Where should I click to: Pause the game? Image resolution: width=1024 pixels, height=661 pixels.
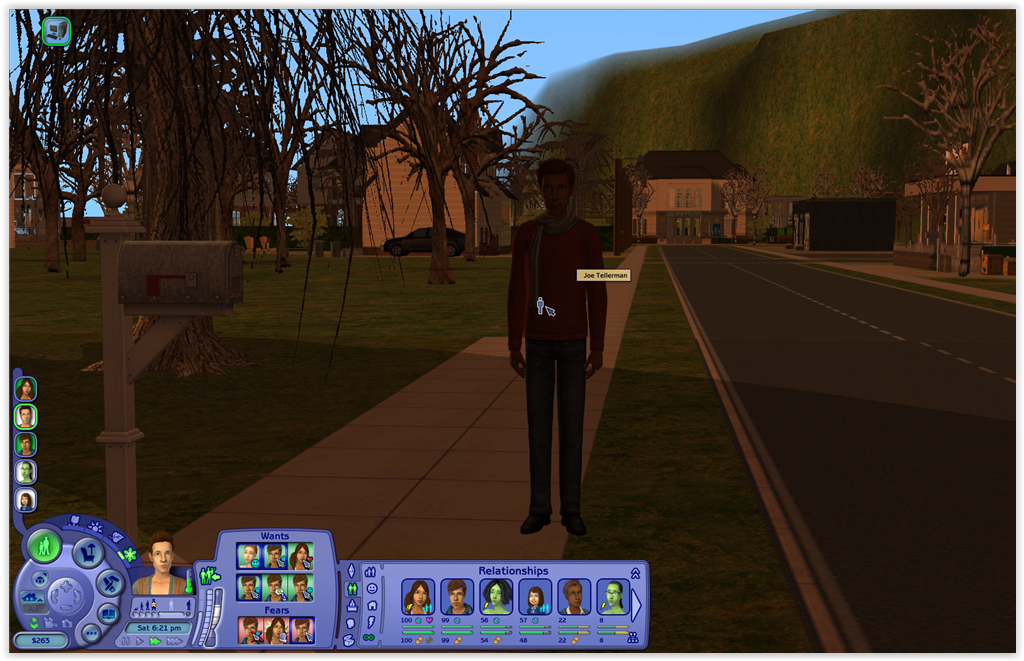pyautogui.click(x=124, y=640)
